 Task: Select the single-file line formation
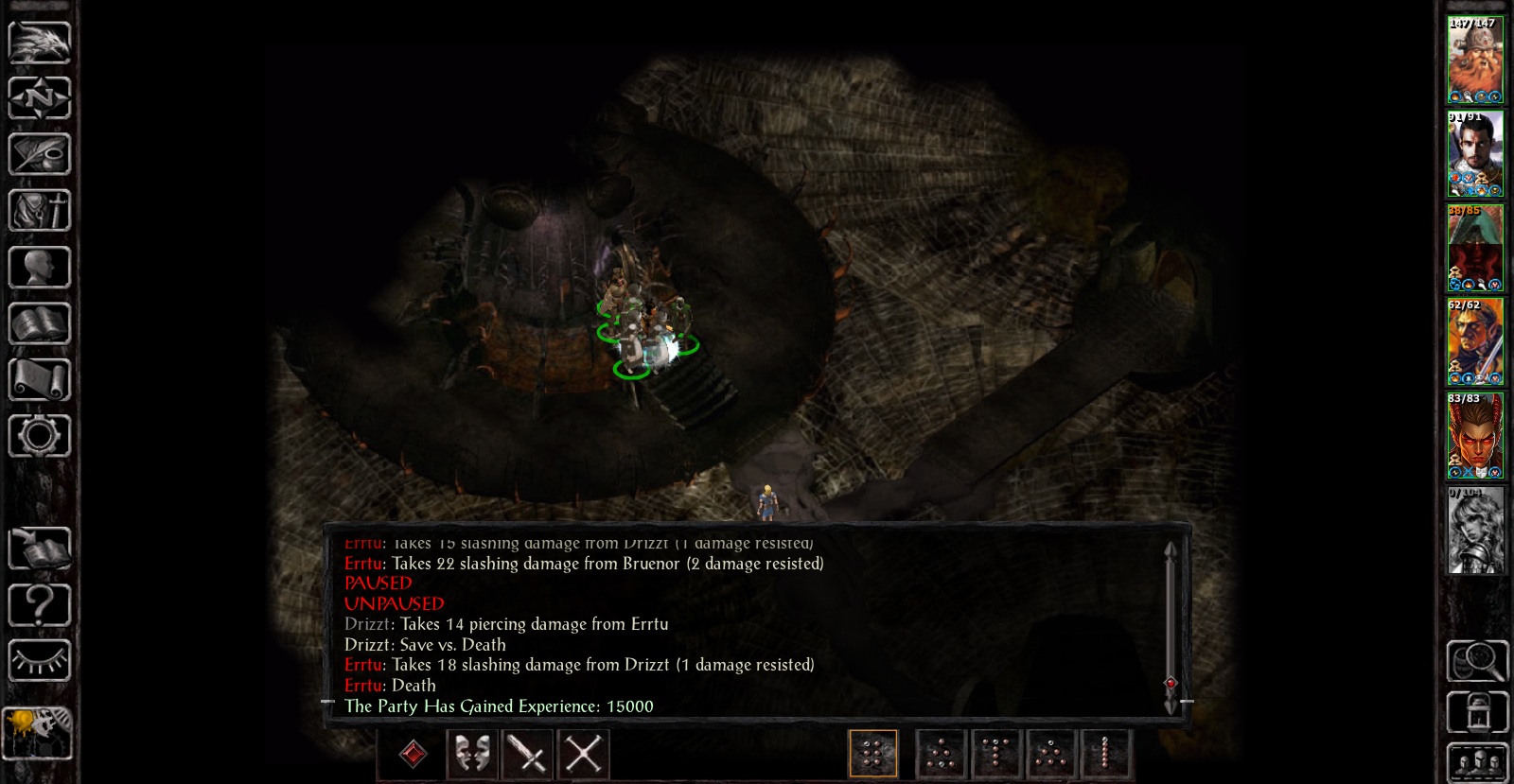coord(1104,753)
